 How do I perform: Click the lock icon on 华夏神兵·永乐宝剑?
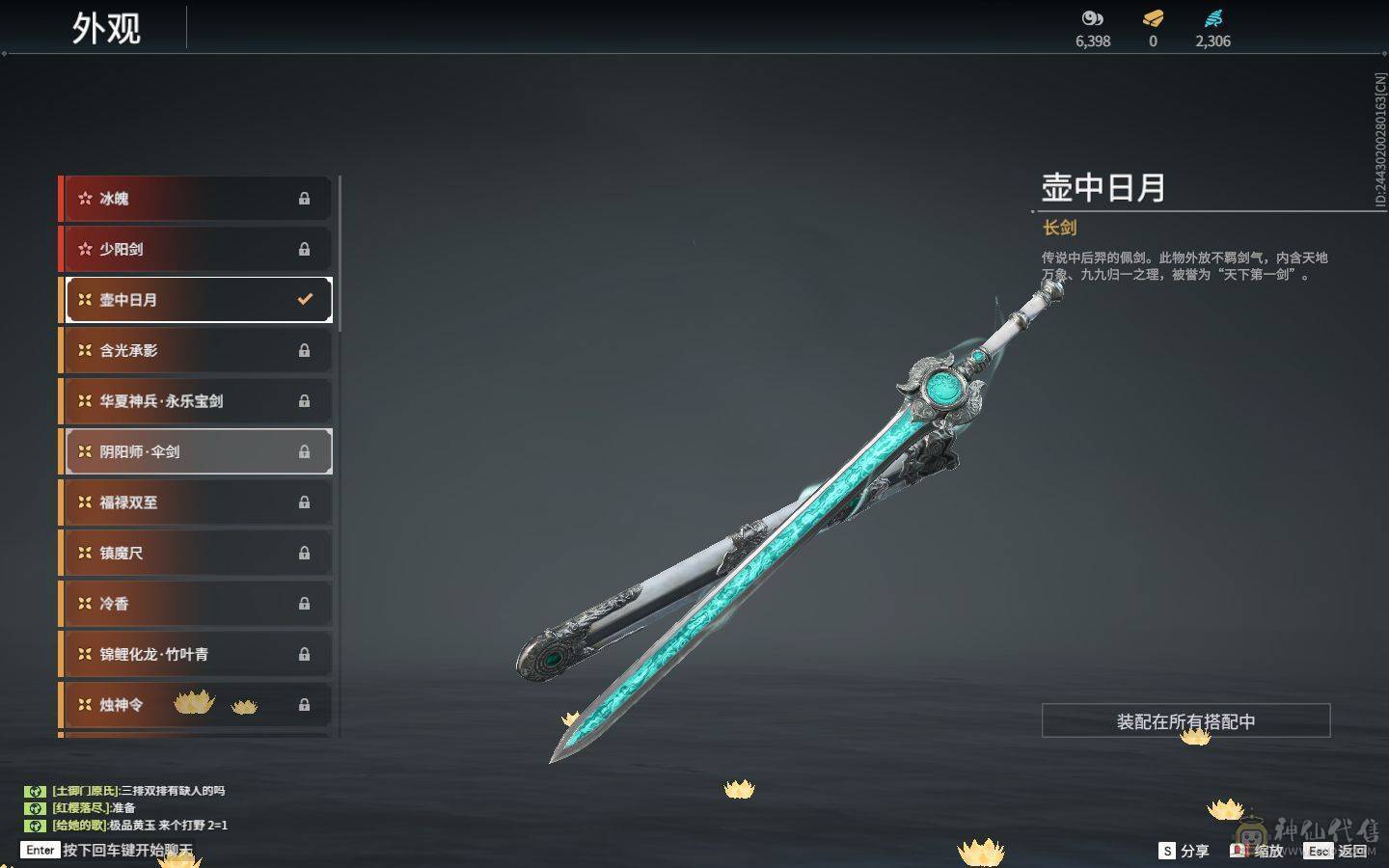[305, 401]
